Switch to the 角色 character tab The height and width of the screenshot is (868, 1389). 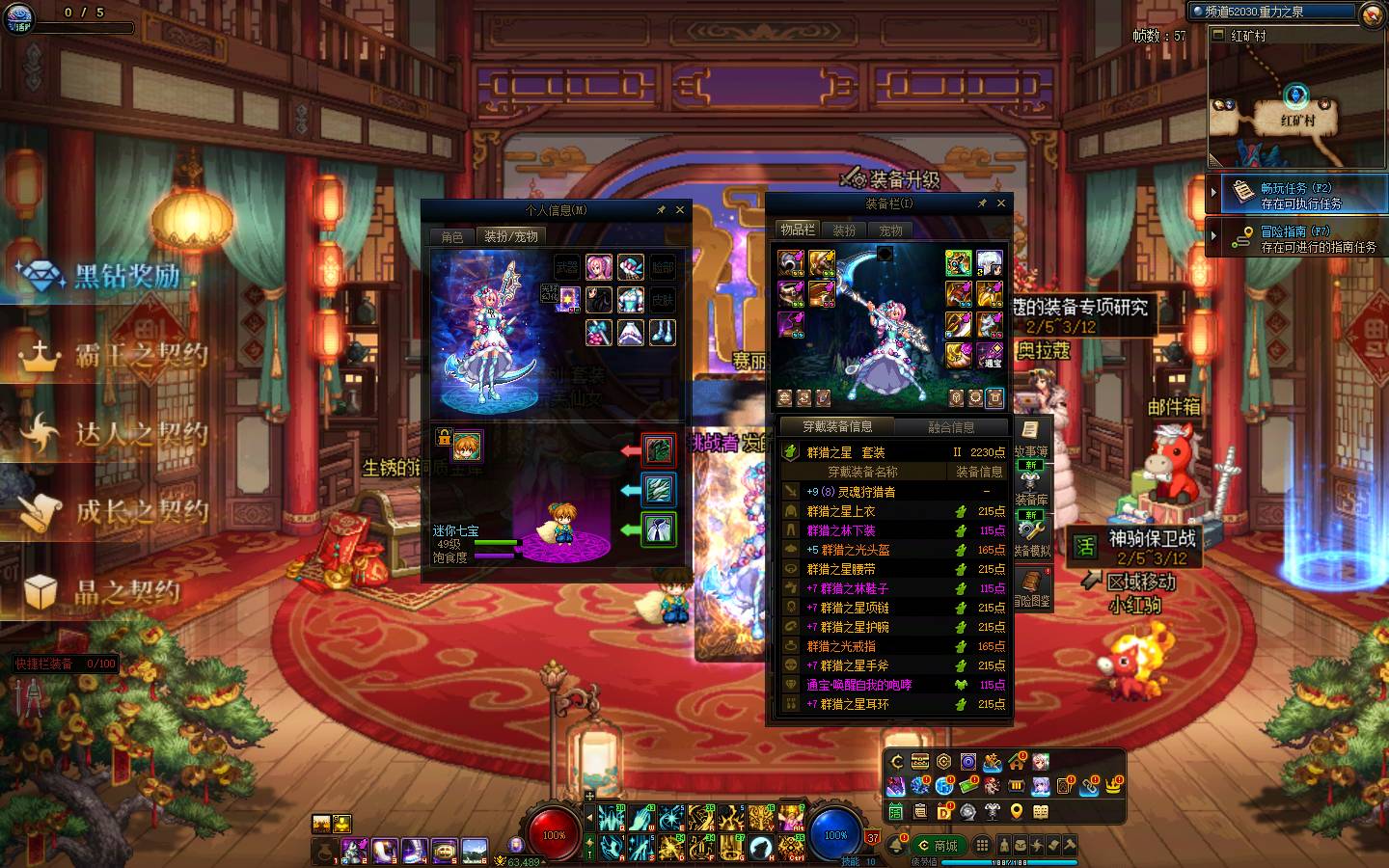[452, 236]
